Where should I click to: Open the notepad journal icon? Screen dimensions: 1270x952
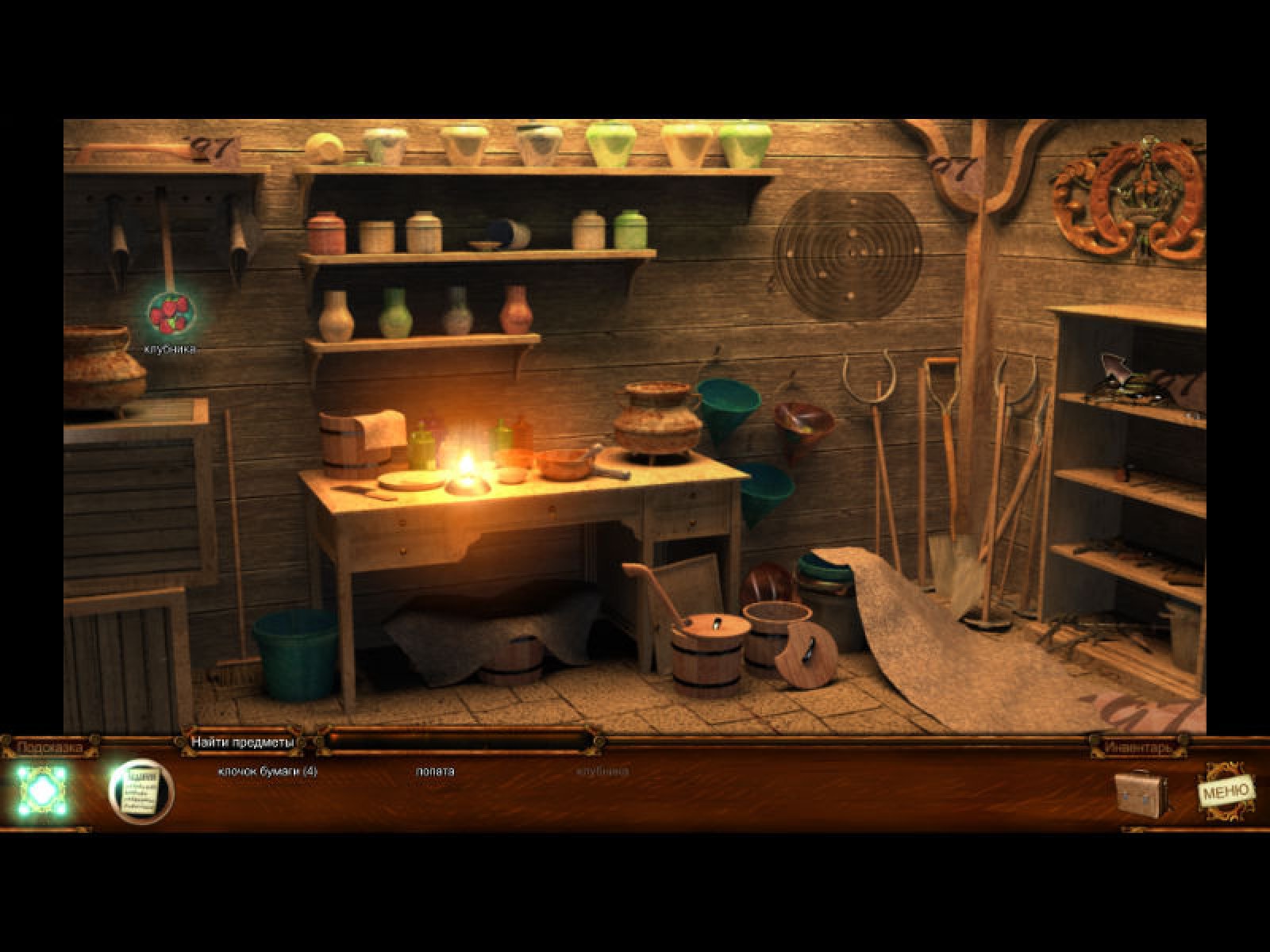click(x=141, y=791)
